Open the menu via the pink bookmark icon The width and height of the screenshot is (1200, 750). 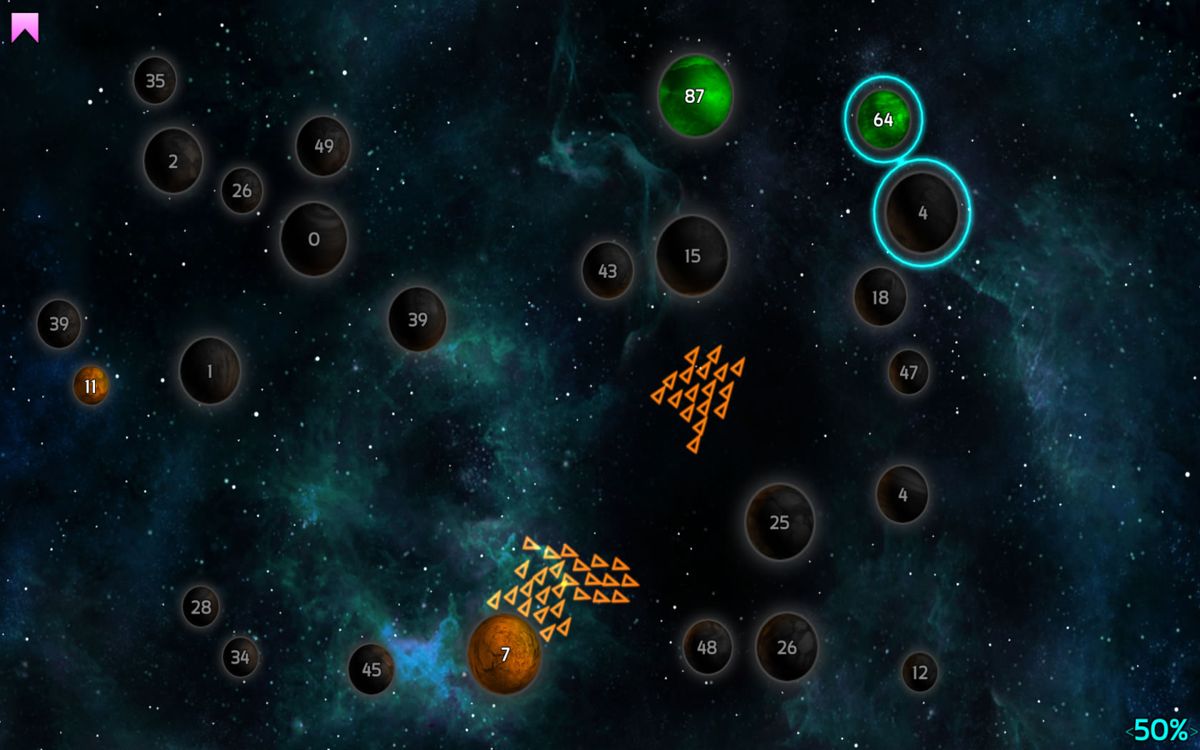(25, 27)
